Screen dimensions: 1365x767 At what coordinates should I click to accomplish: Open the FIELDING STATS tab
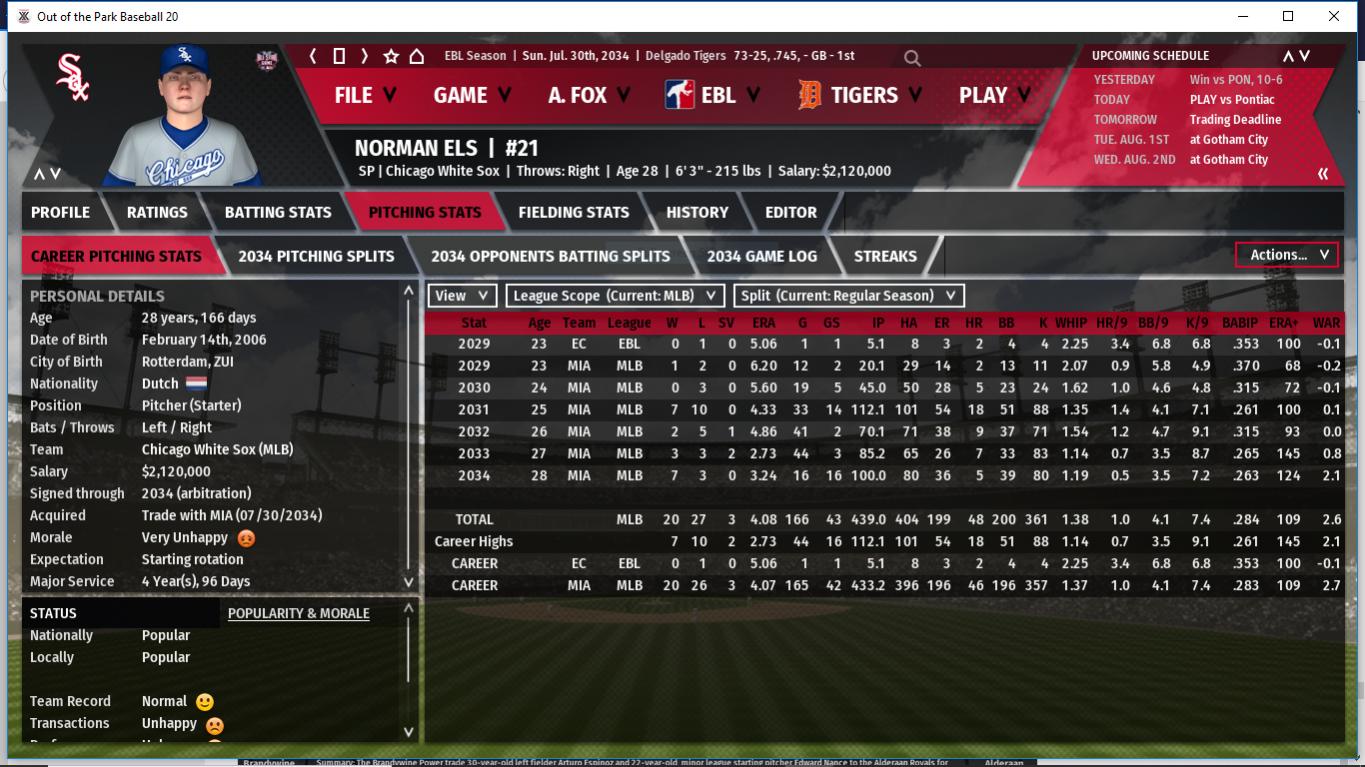click(573, 212)
